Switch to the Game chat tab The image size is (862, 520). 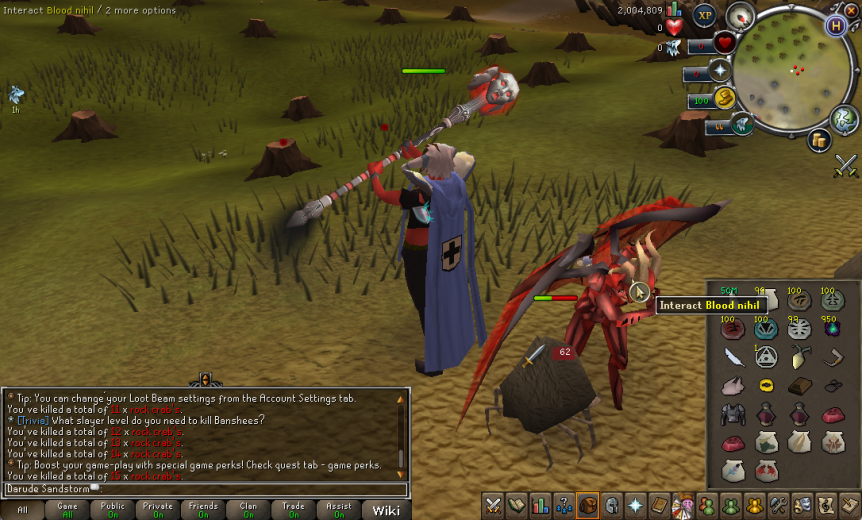click(67, 510)
